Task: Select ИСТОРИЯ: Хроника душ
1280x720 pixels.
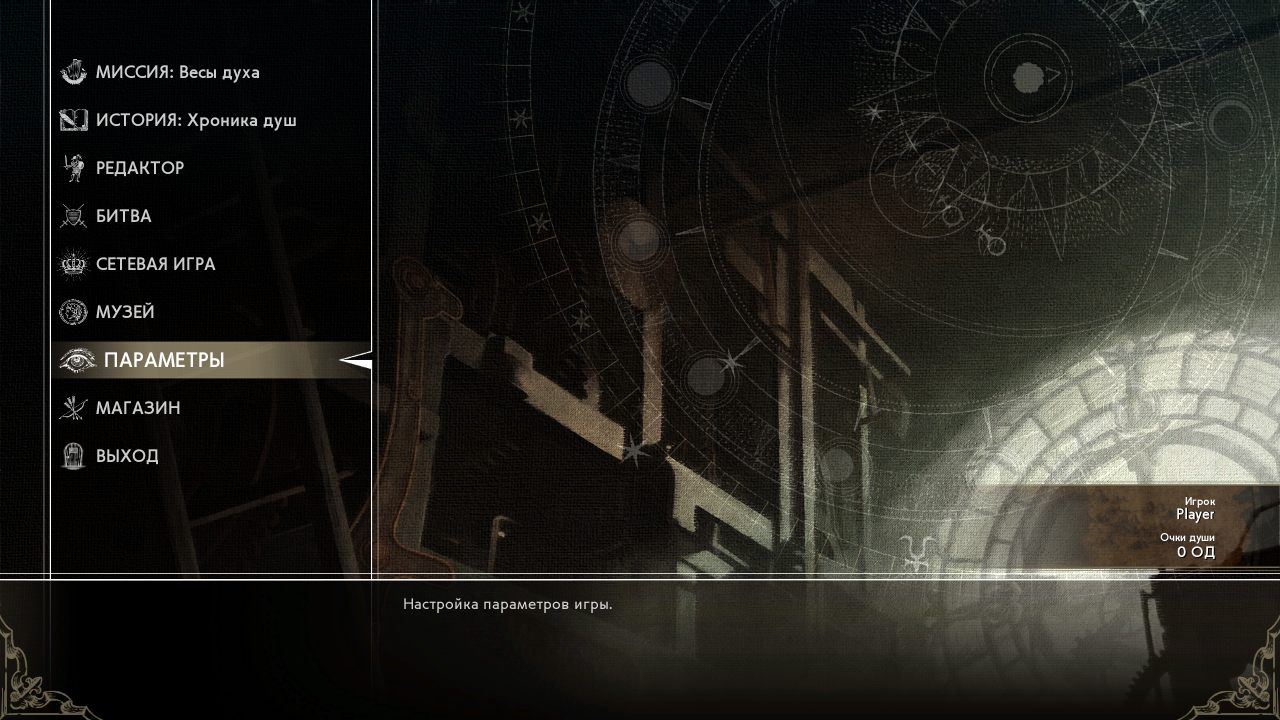Action: (195, 120)
